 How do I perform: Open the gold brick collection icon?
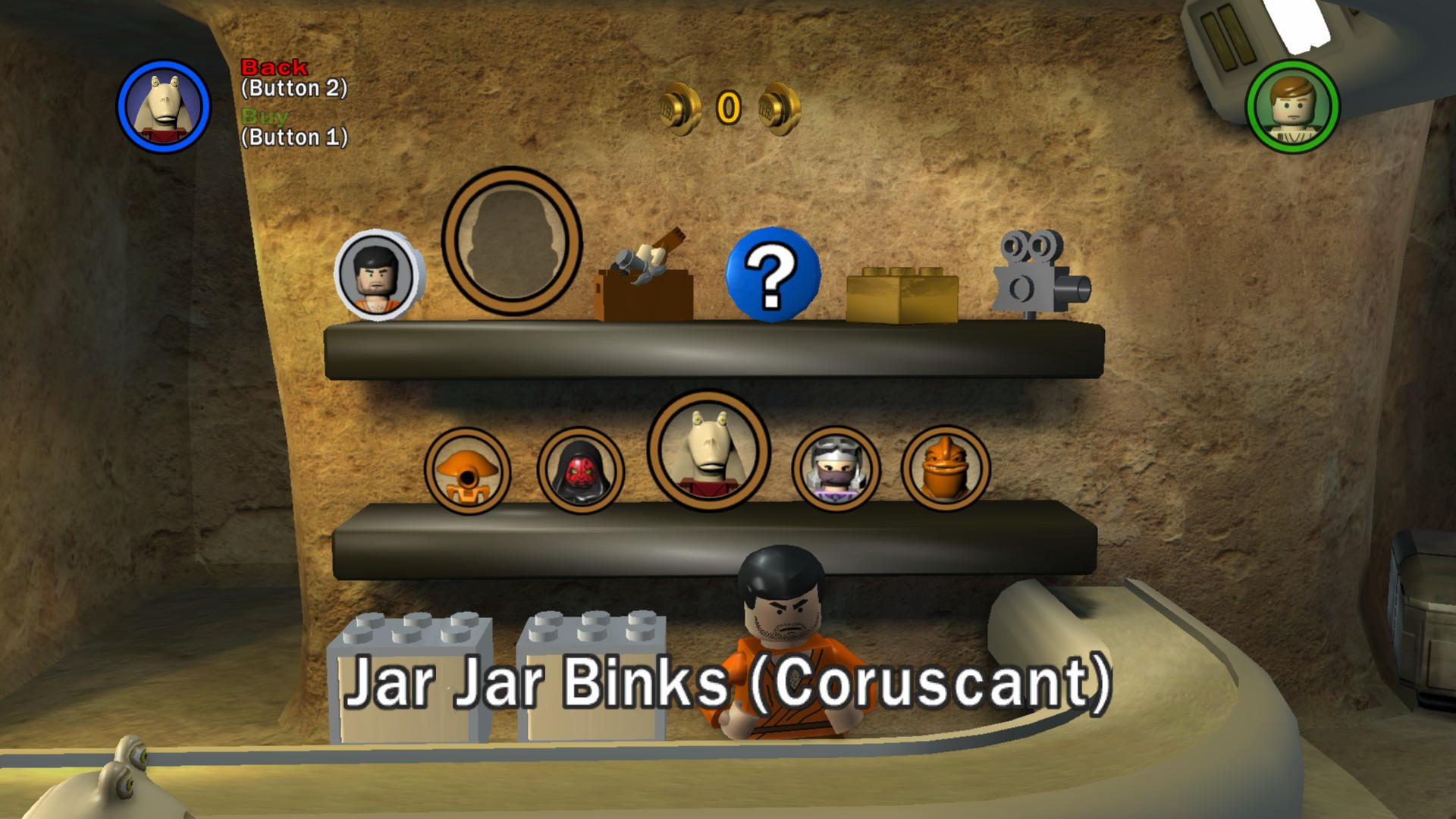903,293
